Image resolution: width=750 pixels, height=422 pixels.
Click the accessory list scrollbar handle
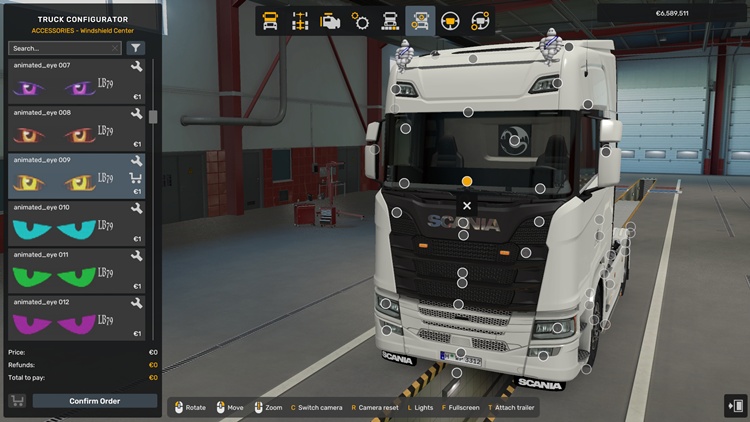[x=153, y=115]
